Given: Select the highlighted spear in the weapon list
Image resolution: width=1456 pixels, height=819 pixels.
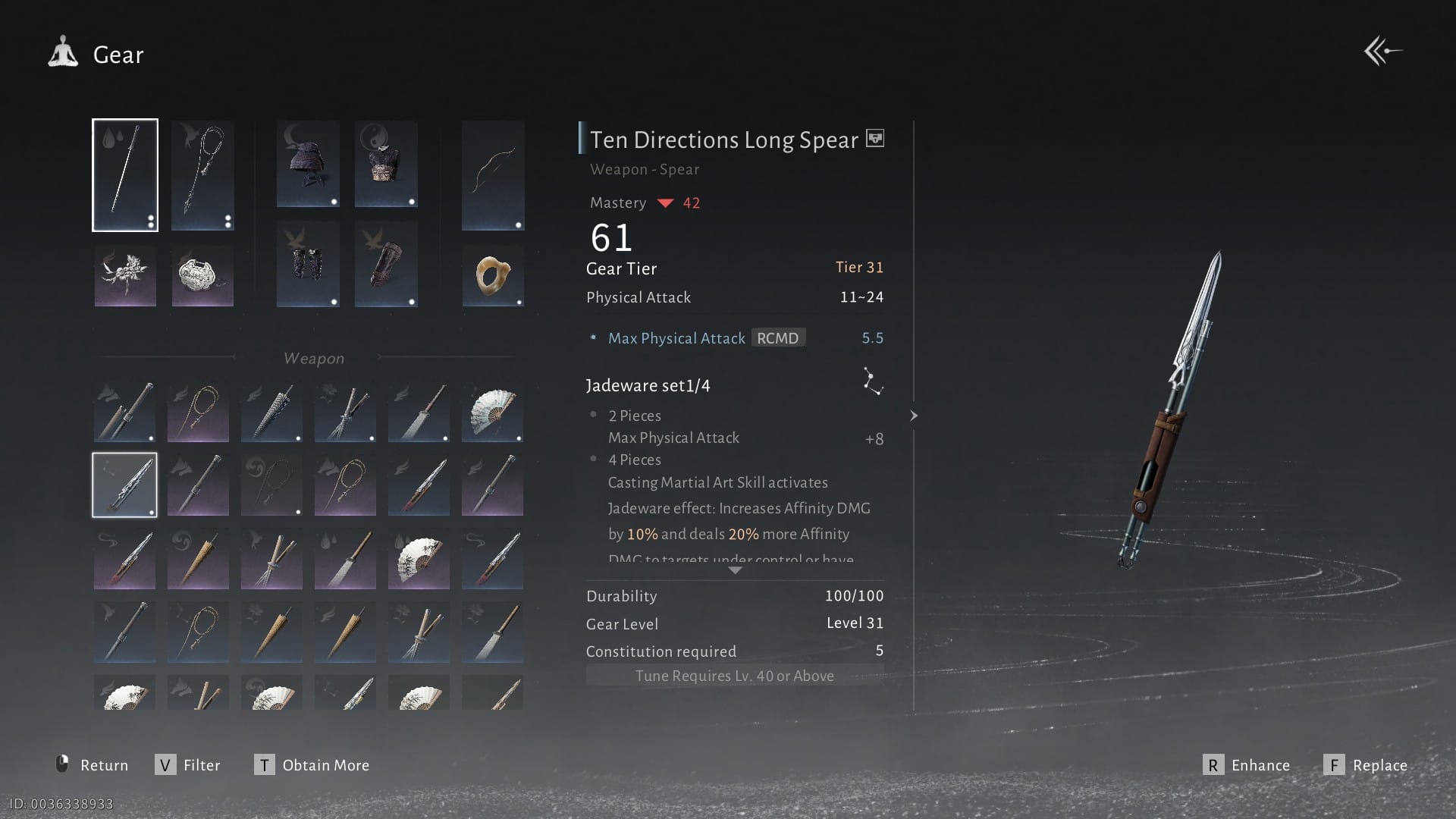Looking at the screenshot, I should point(125,485).
